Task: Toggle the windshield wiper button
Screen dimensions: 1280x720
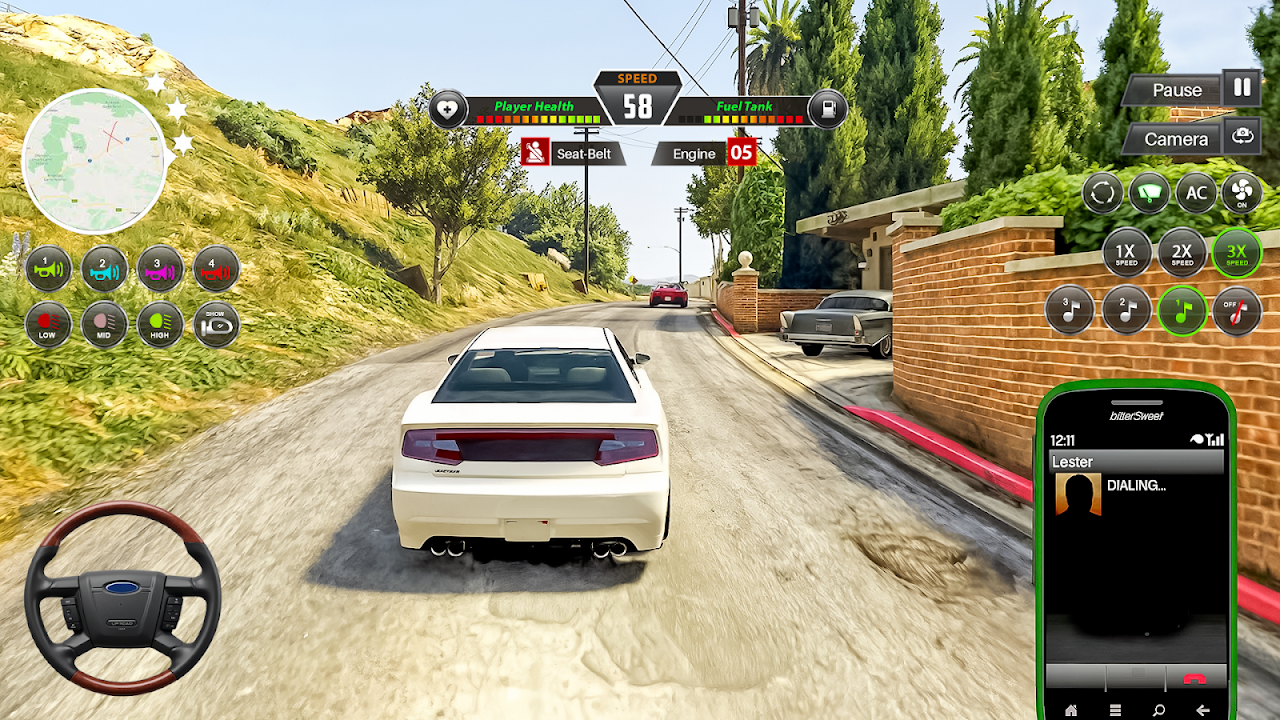Action: [1149, 193]
